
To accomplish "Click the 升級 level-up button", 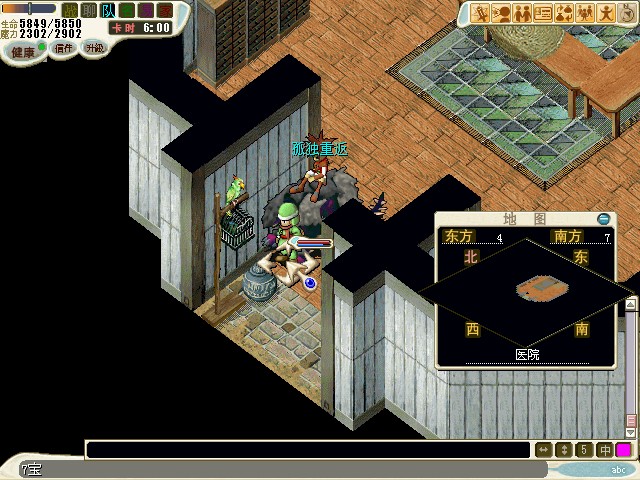I will tap(94, 48).
